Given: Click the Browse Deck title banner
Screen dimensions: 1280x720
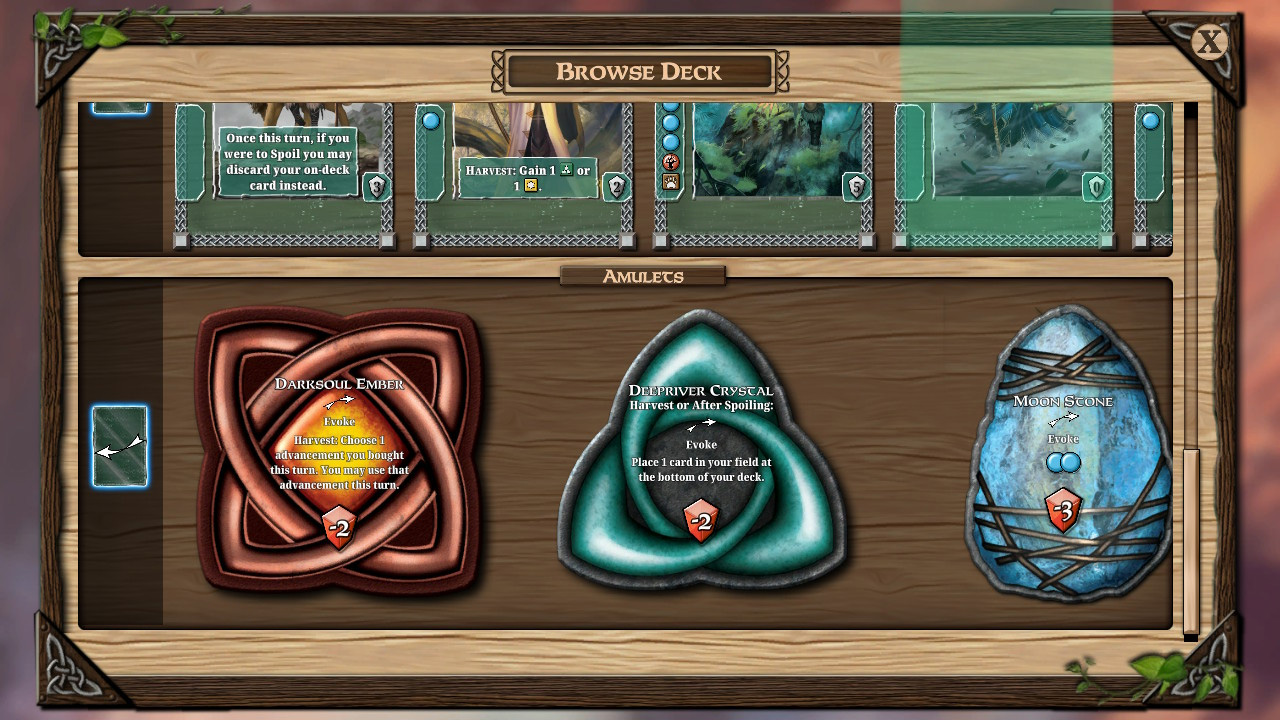Looking at the screenshot, I should point(639,71).
